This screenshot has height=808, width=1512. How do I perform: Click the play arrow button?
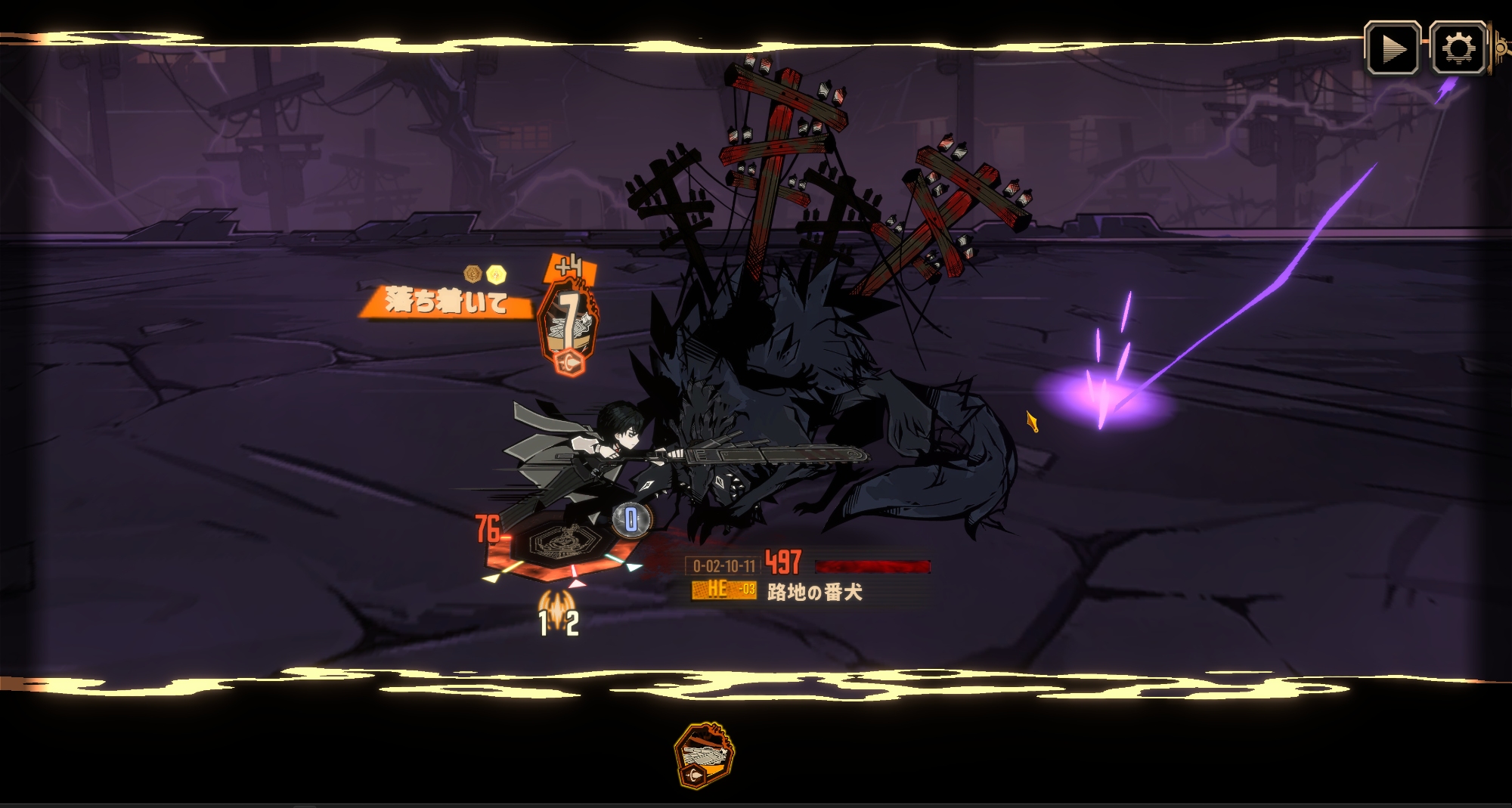pyautogui.click(x=1392, y=49)
